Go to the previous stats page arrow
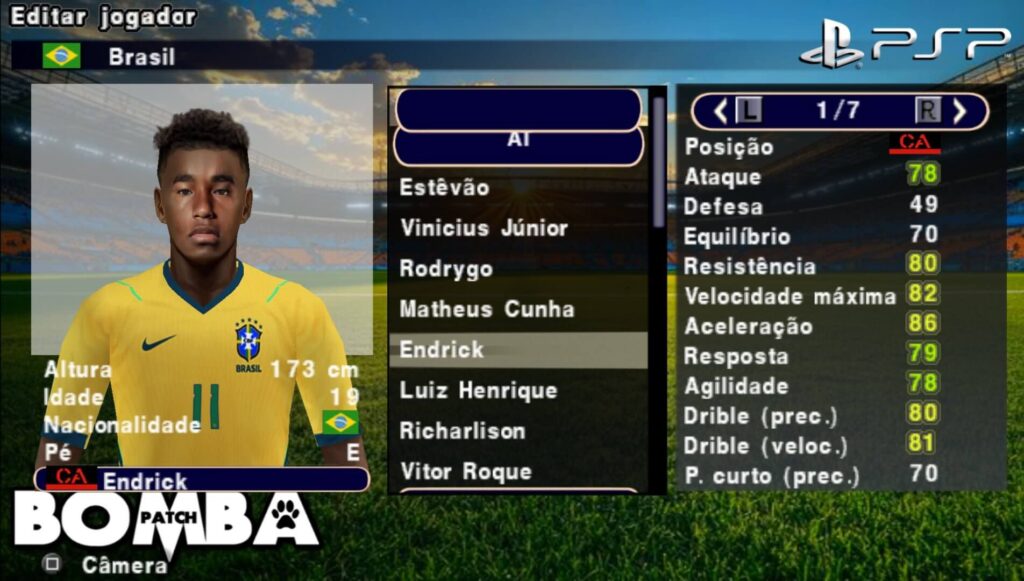 point(720,110)
